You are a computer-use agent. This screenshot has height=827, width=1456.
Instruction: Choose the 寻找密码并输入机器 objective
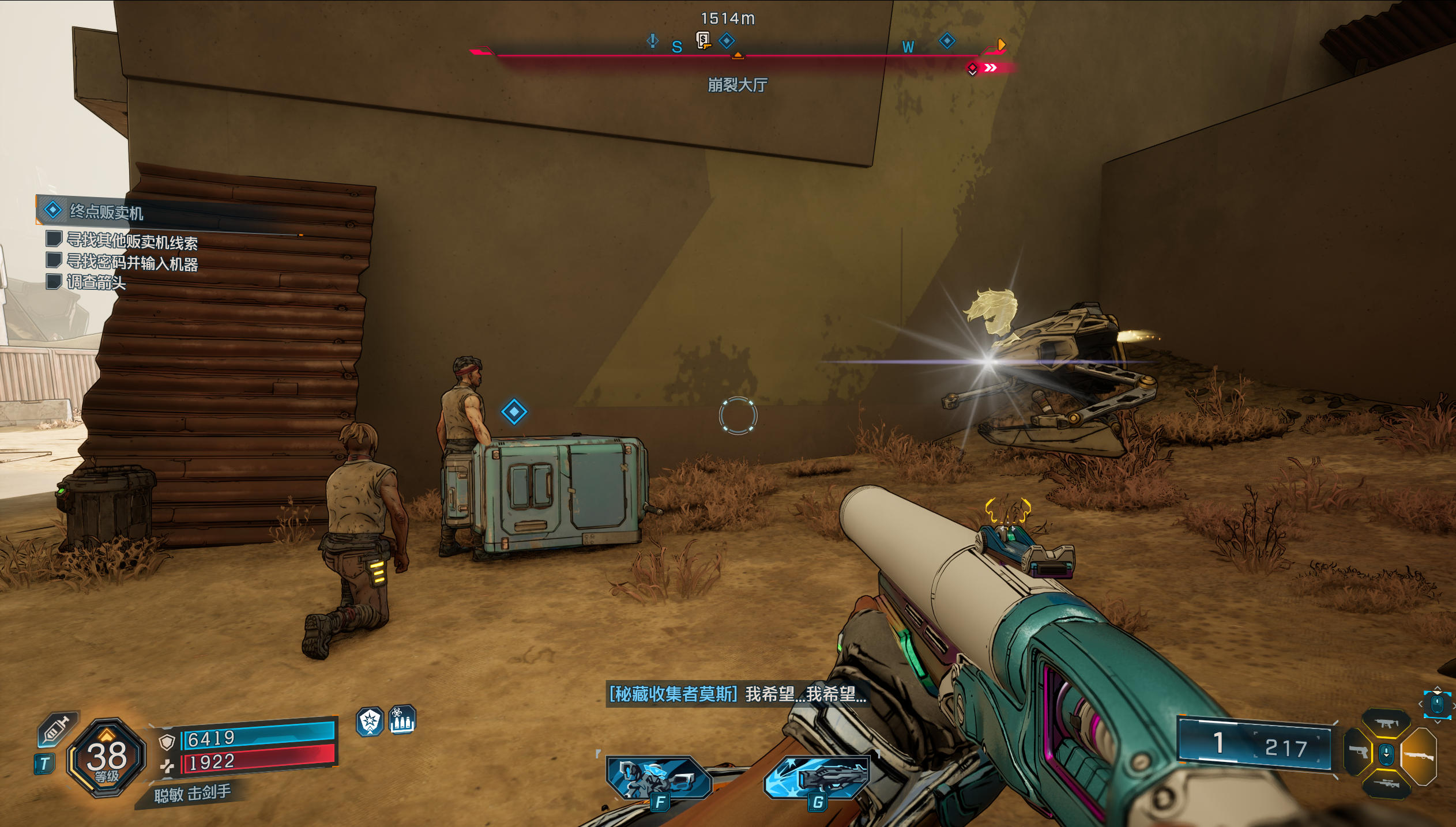[132, 263]
